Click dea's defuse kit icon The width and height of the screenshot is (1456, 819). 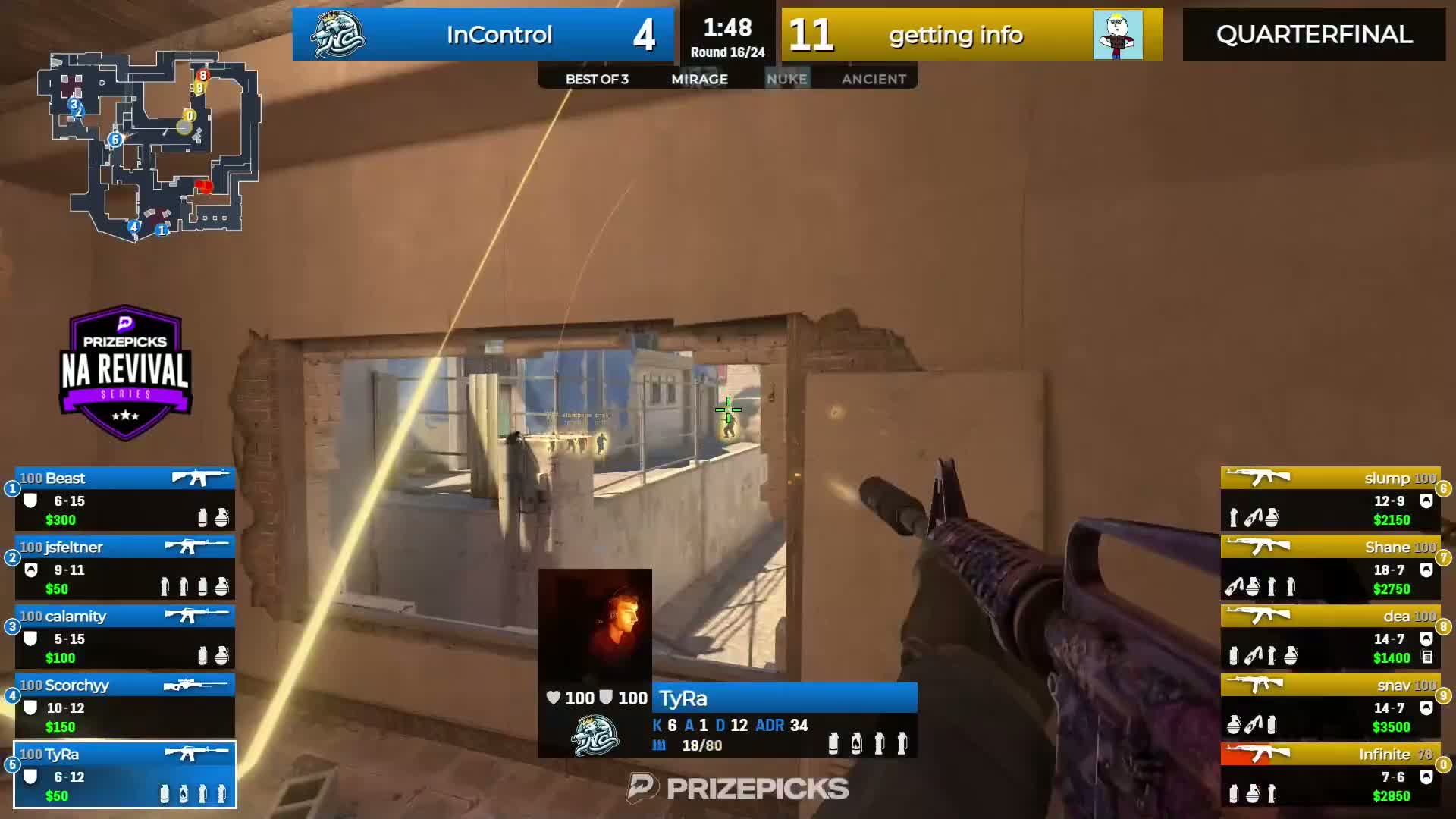tap(1428, 656)
